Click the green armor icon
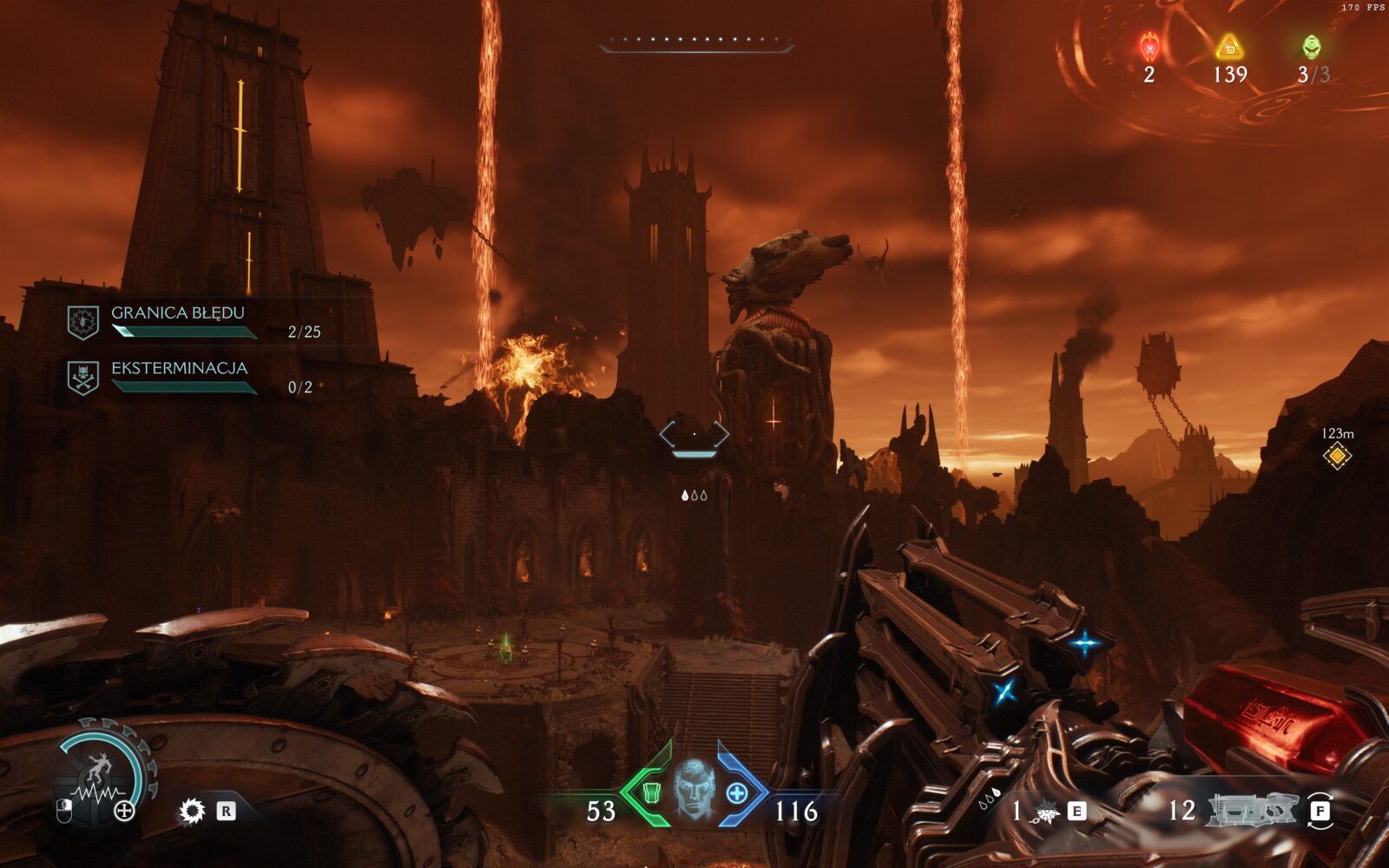Image resolution: width=1389 pixels, height=868 pixels. click(653, 792)
